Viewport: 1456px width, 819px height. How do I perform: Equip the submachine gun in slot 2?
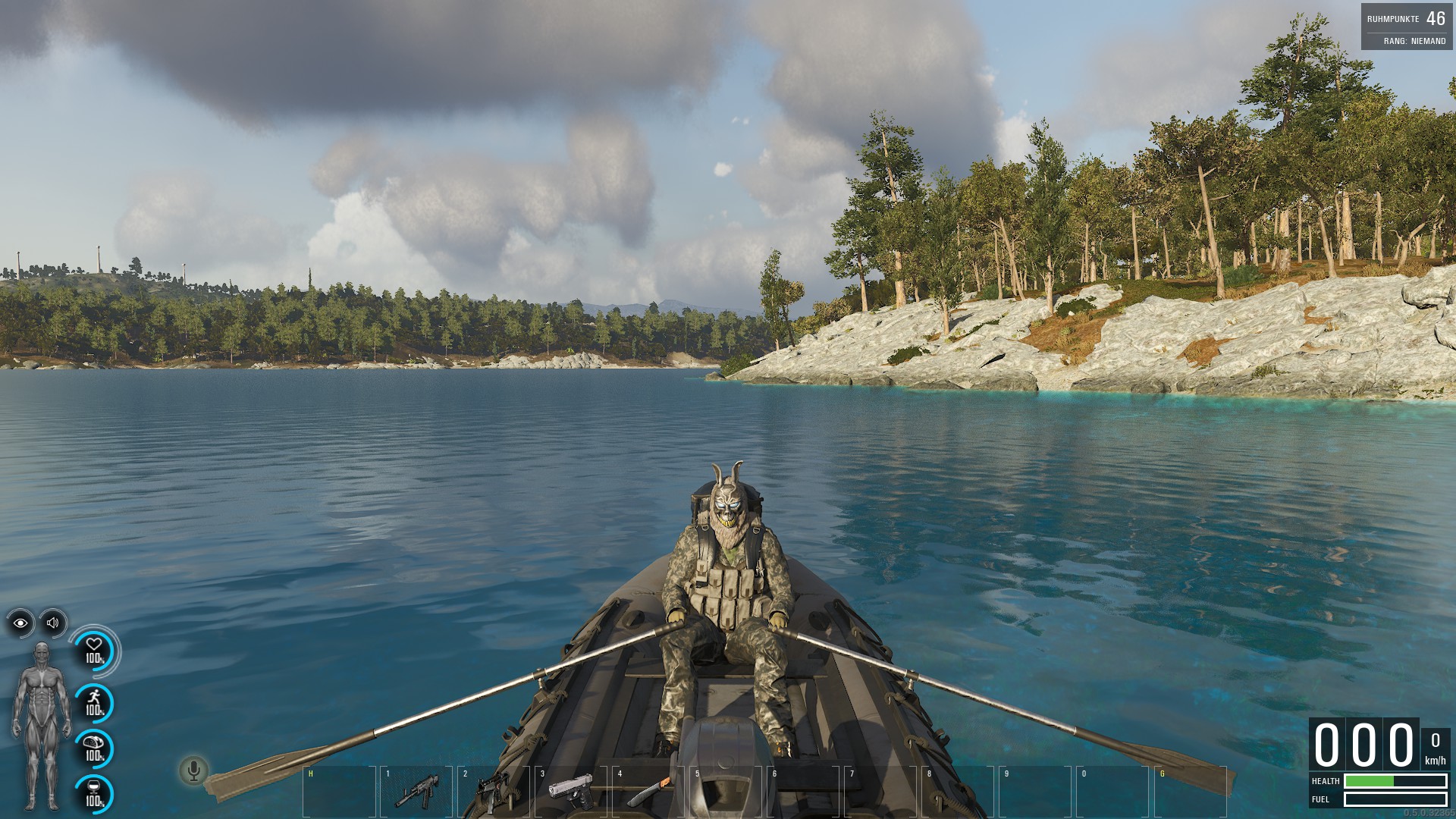coord(494,791)
